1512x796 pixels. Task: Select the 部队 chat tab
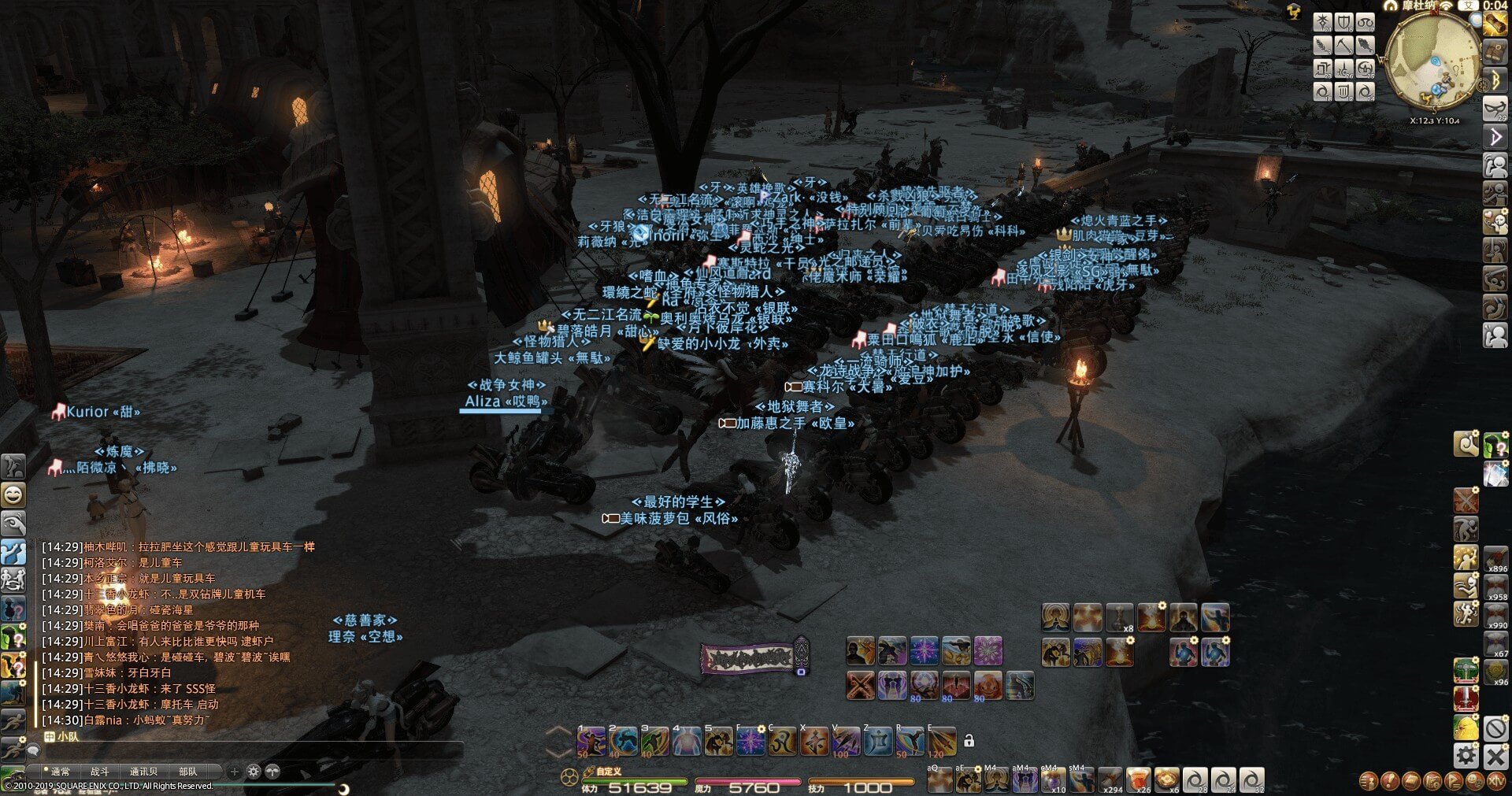pyautogui.click(x=188, y=772)
